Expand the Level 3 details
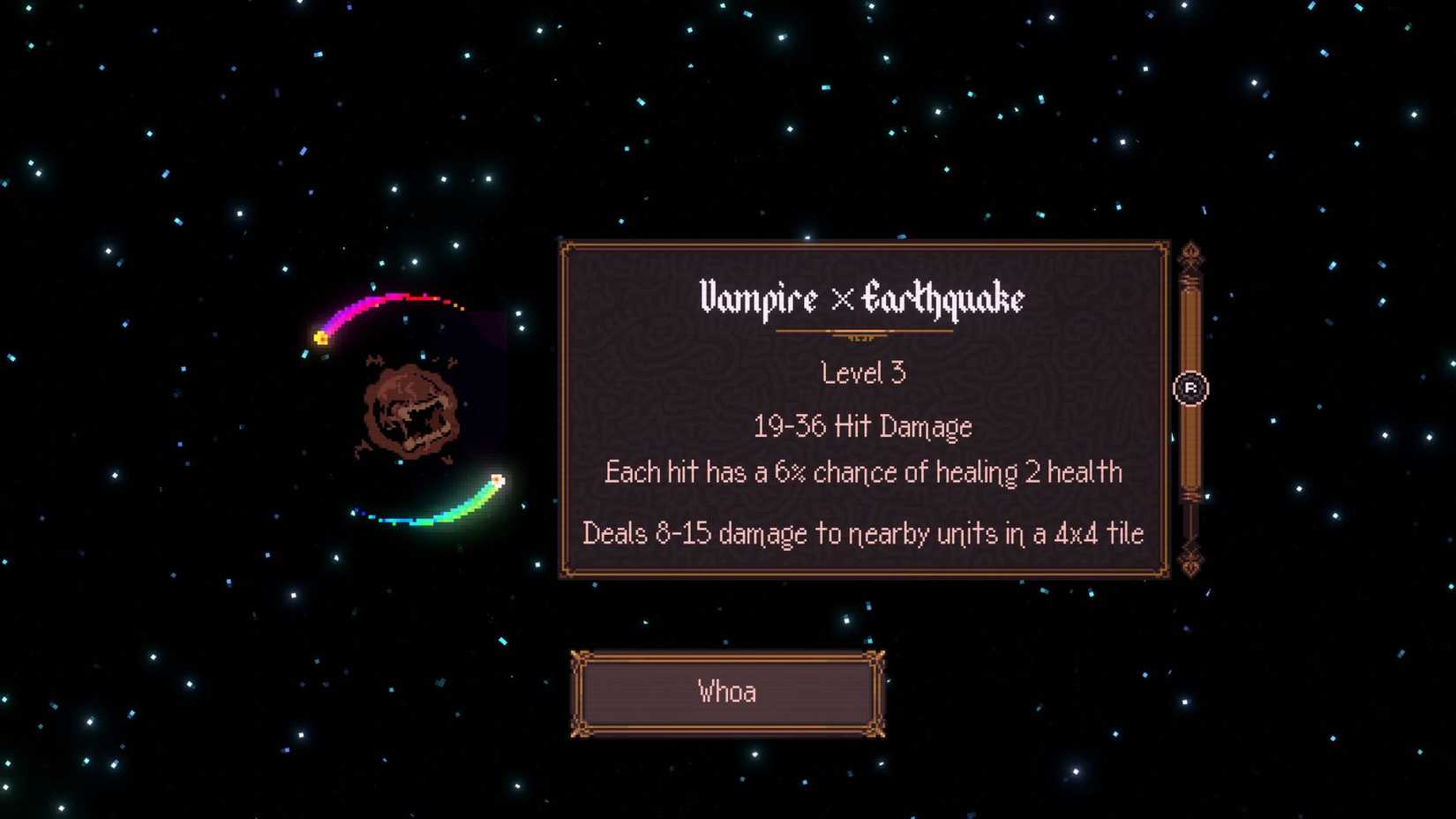Screen dimensions: 1456x819 point(863,372)
